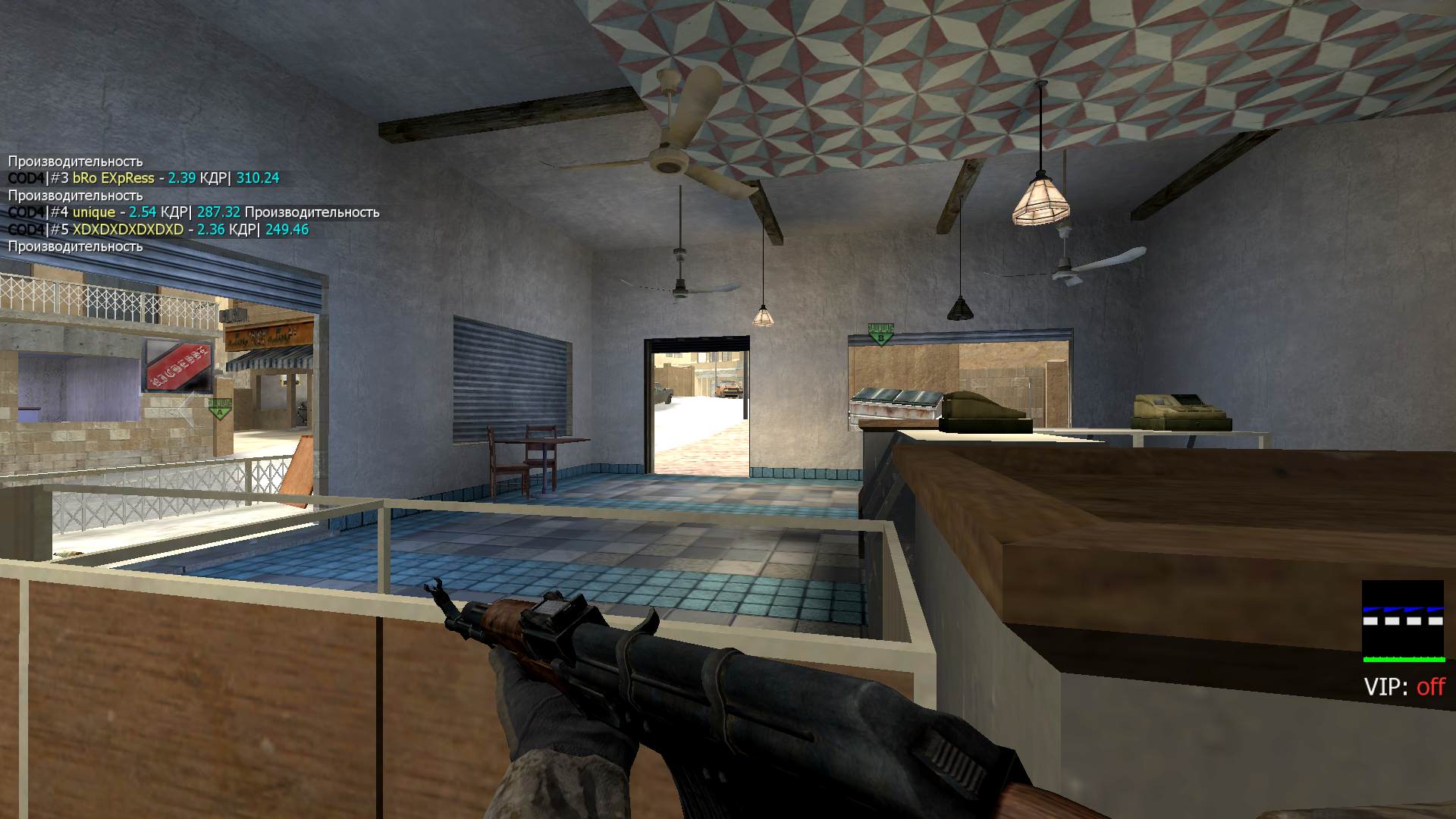
Task: Click the black graph panel above VIP
Action: (1402, 621)
